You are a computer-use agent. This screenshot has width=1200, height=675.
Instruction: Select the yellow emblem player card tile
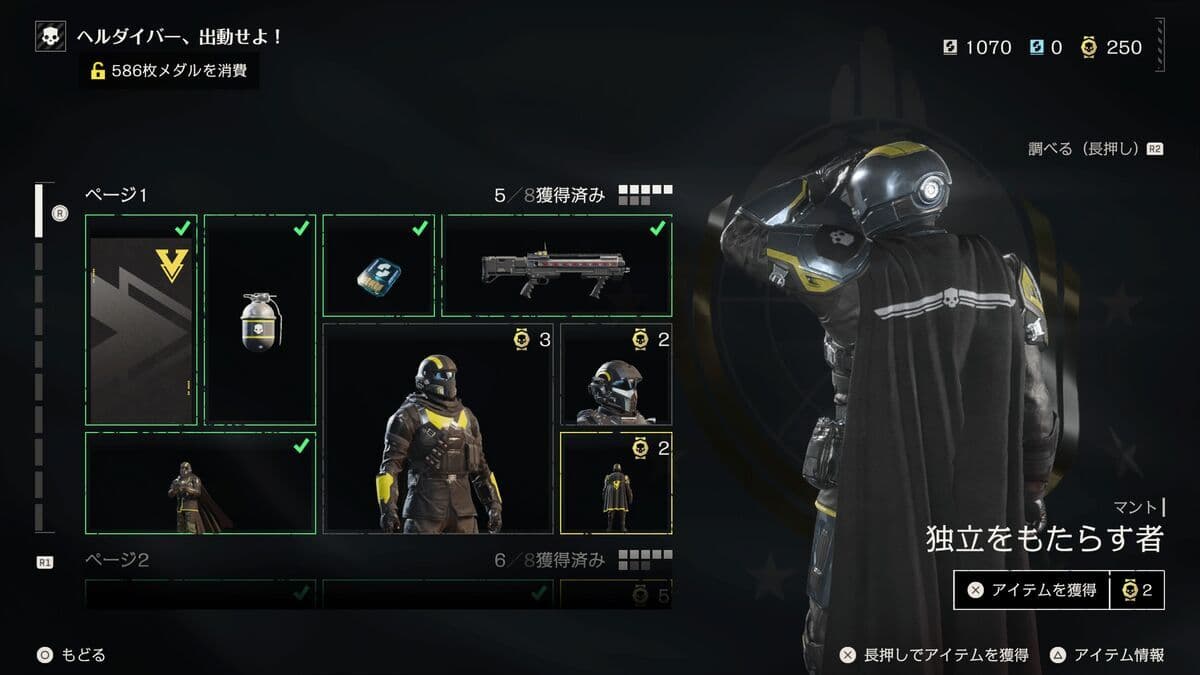click(141, 320)
